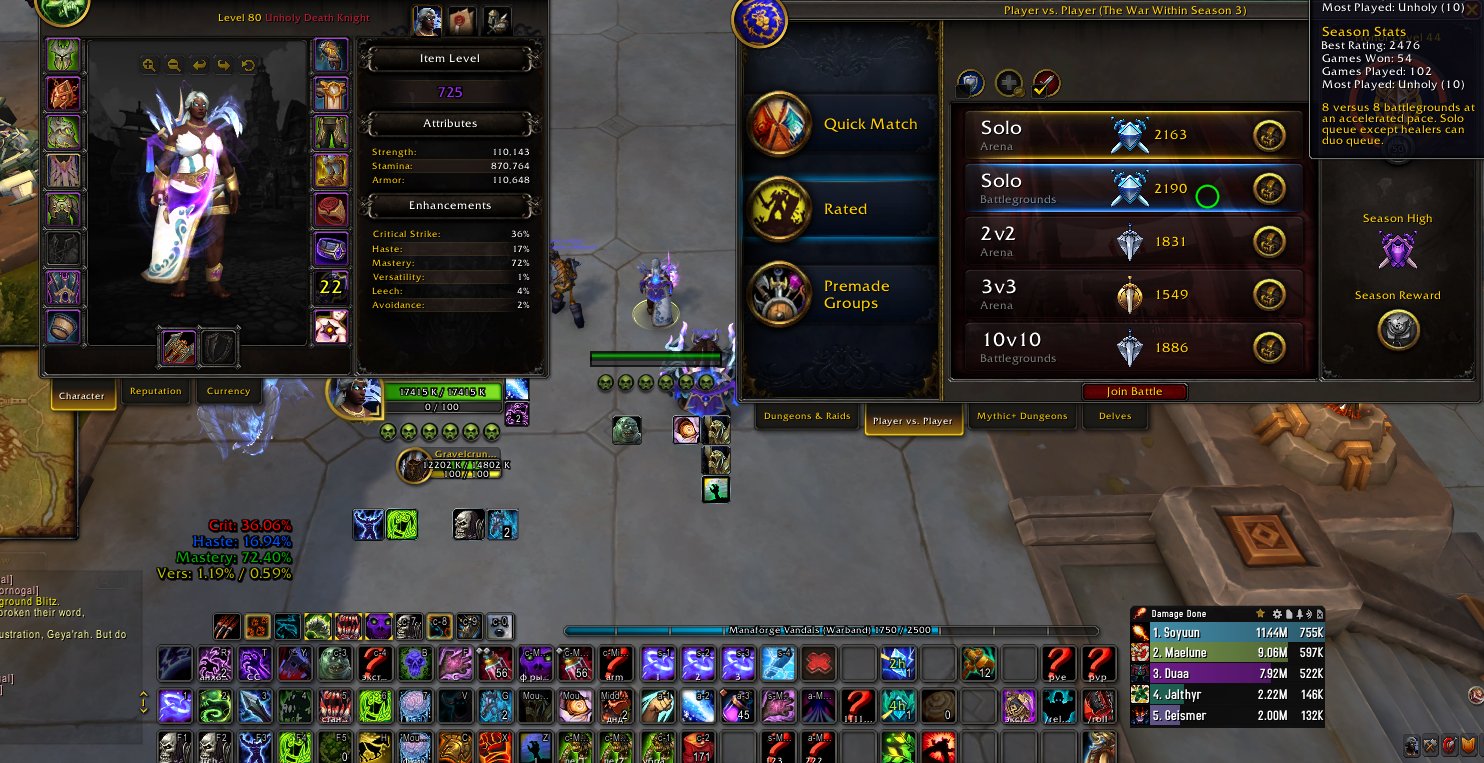Screen dimensions: 1484x763
Task: Start a ready check with the red checkmark icon
Action: tap(1048, 84)
